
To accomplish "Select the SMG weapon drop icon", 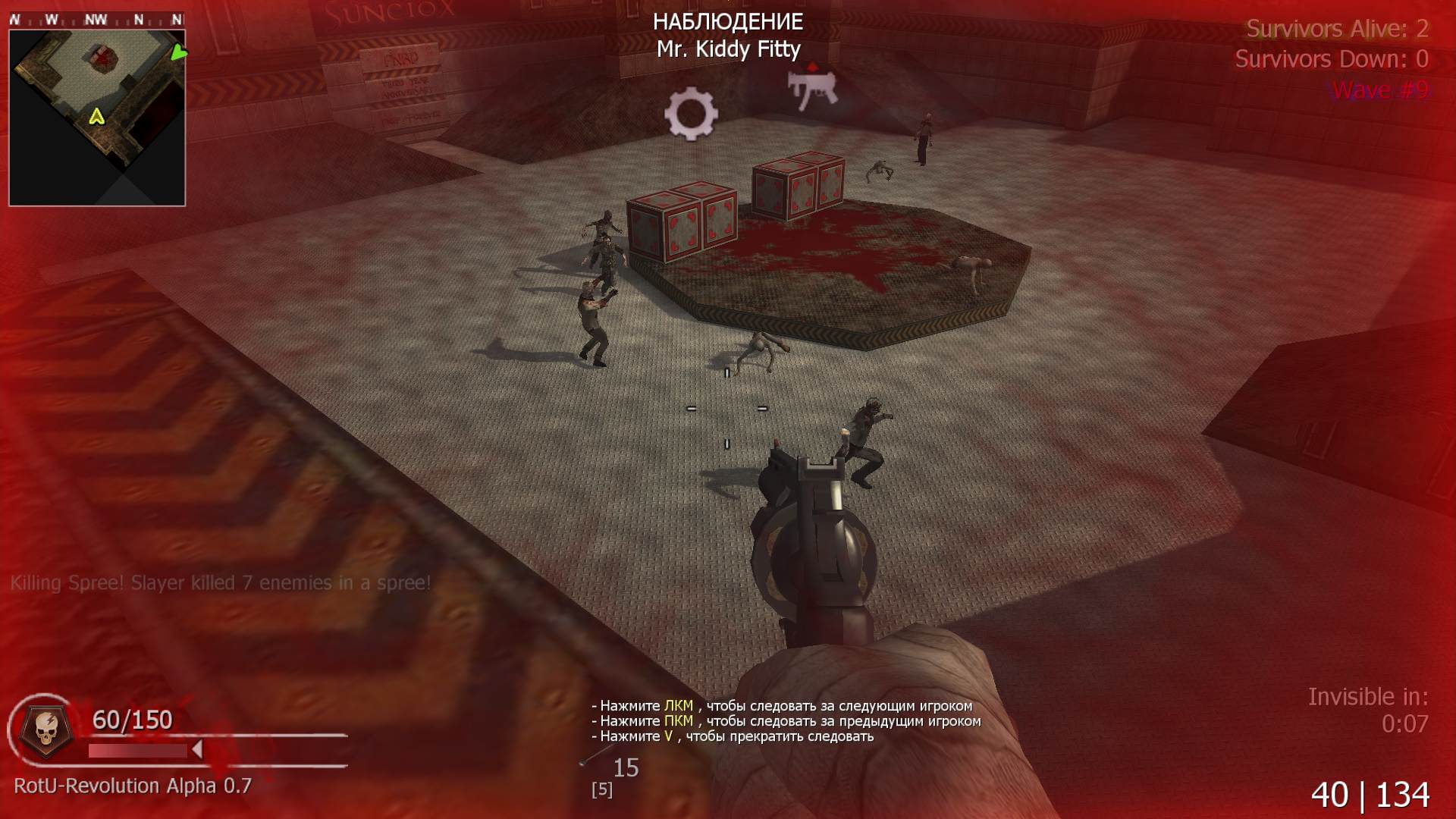I will tap(811, 89).
